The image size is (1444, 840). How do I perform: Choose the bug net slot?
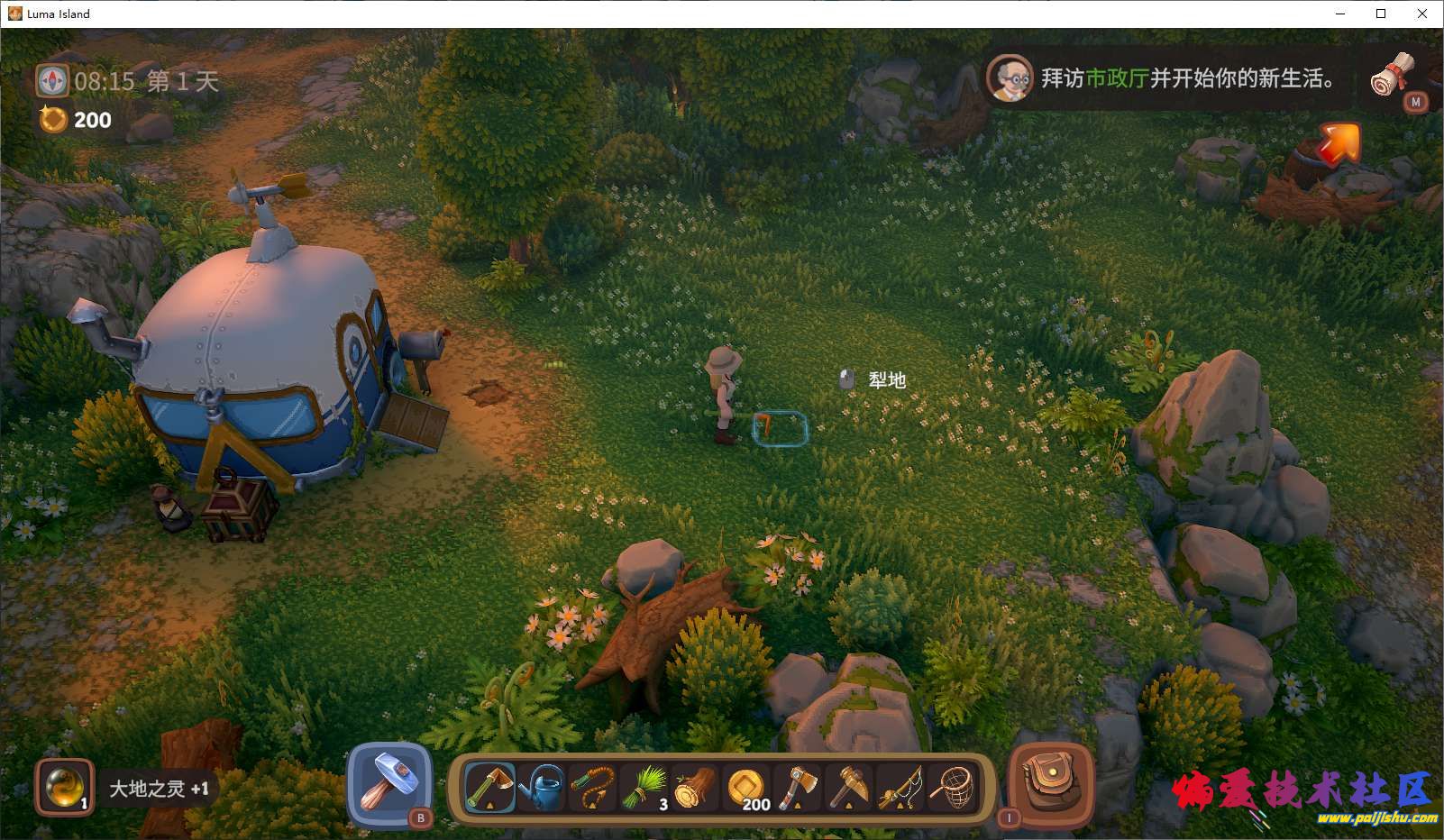tap(954, 788)
